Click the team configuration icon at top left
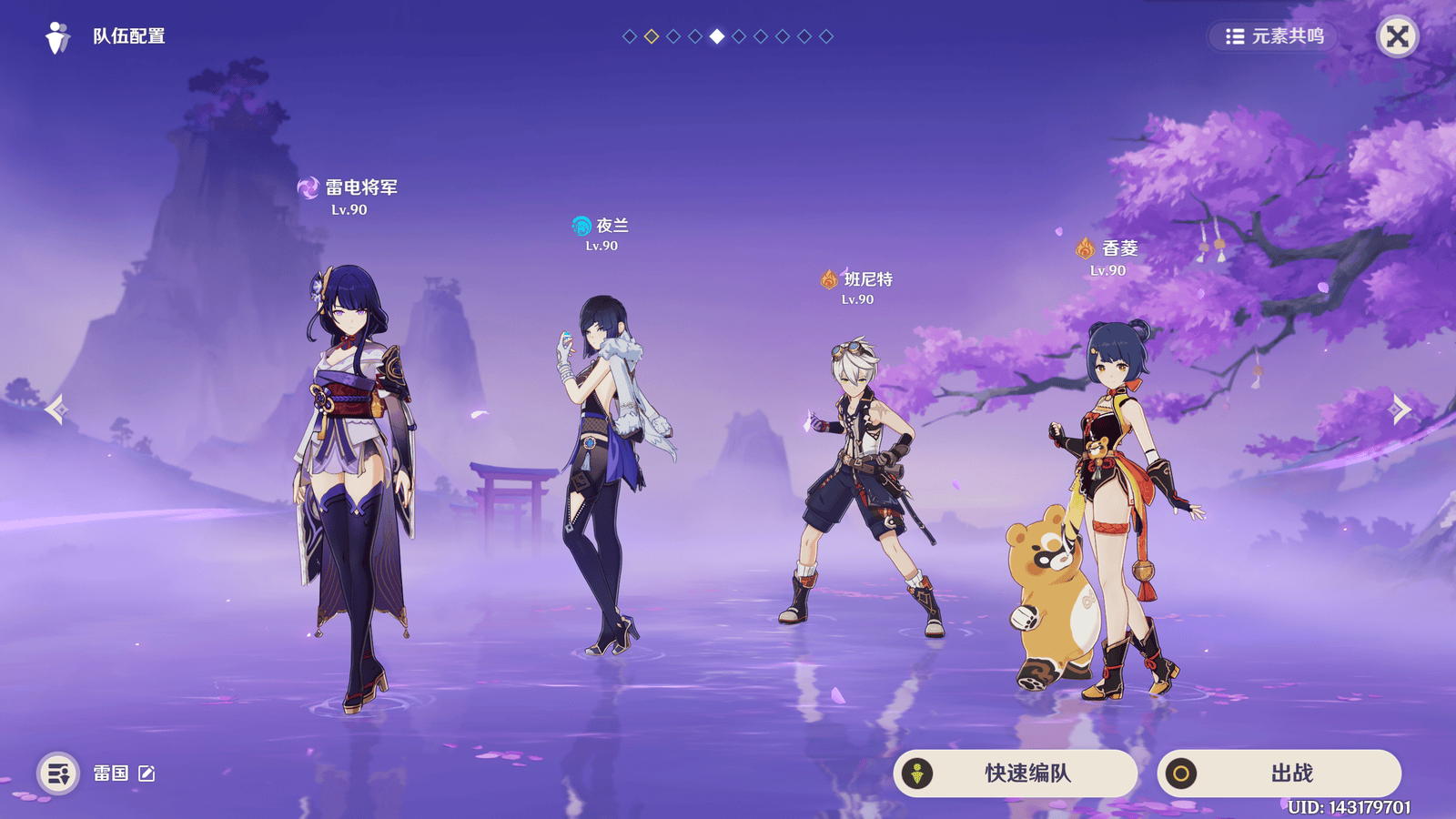Viewport: 1456px width, 819px height. (x=58, y=37)
